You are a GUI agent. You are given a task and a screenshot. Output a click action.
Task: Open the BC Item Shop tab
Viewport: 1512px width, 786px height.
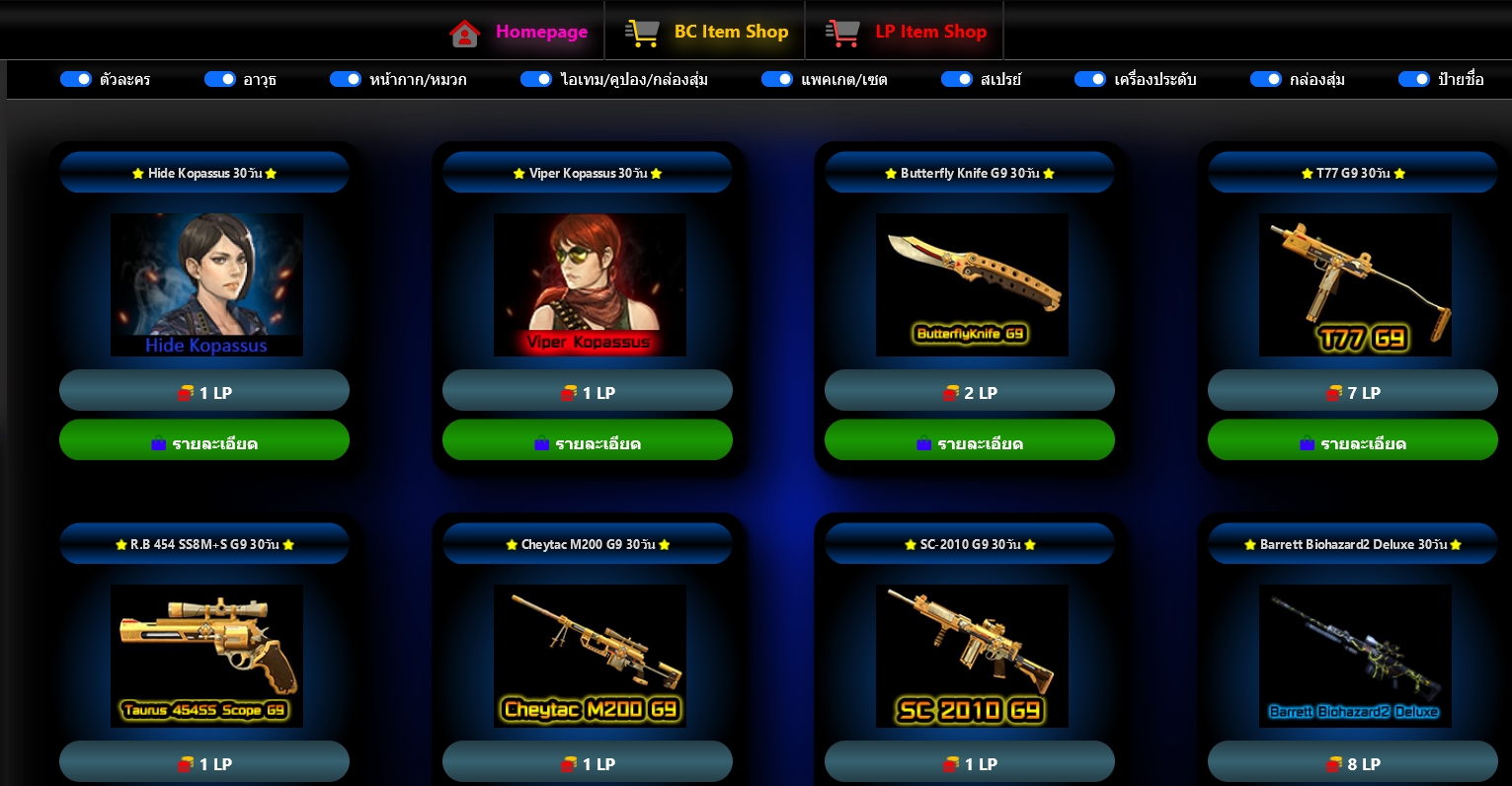point(707,32)
